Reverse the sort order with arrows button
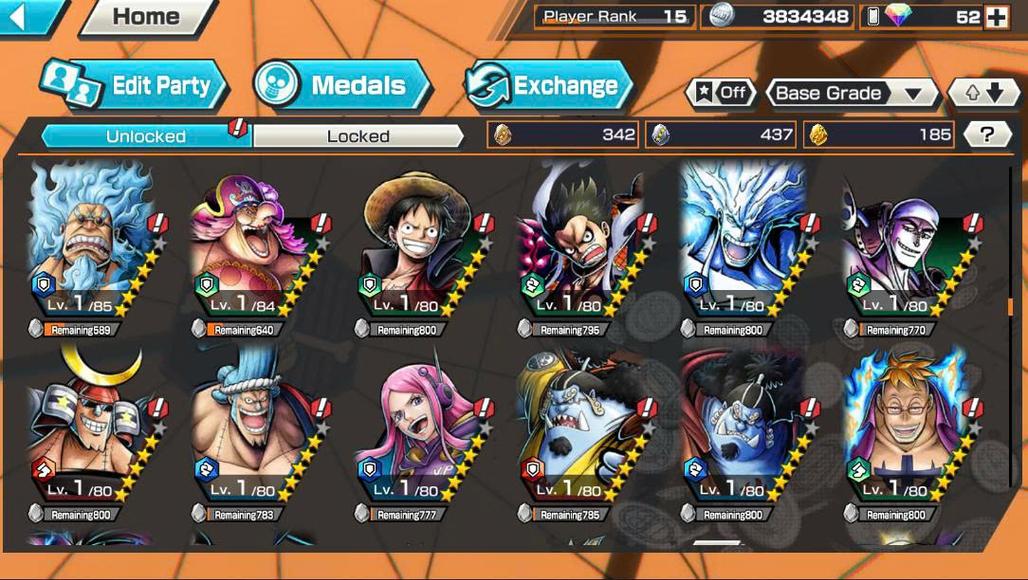 coord(984,93)
